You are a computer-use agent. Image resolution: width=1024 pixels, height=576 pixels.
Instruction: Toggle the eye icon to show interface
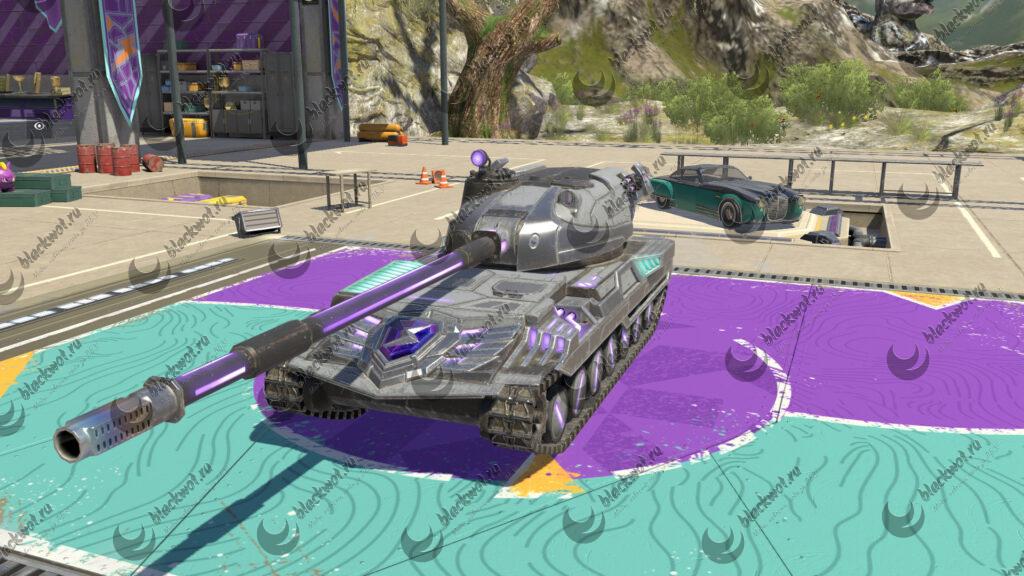40,127
